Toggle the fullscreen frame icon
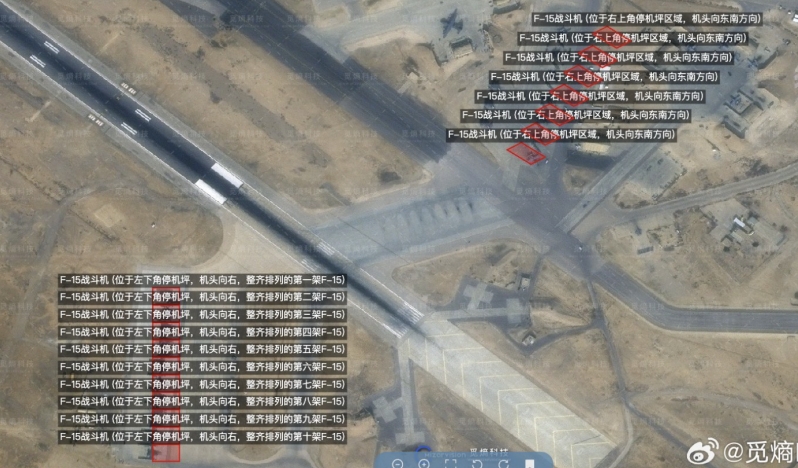 point(451,463)
